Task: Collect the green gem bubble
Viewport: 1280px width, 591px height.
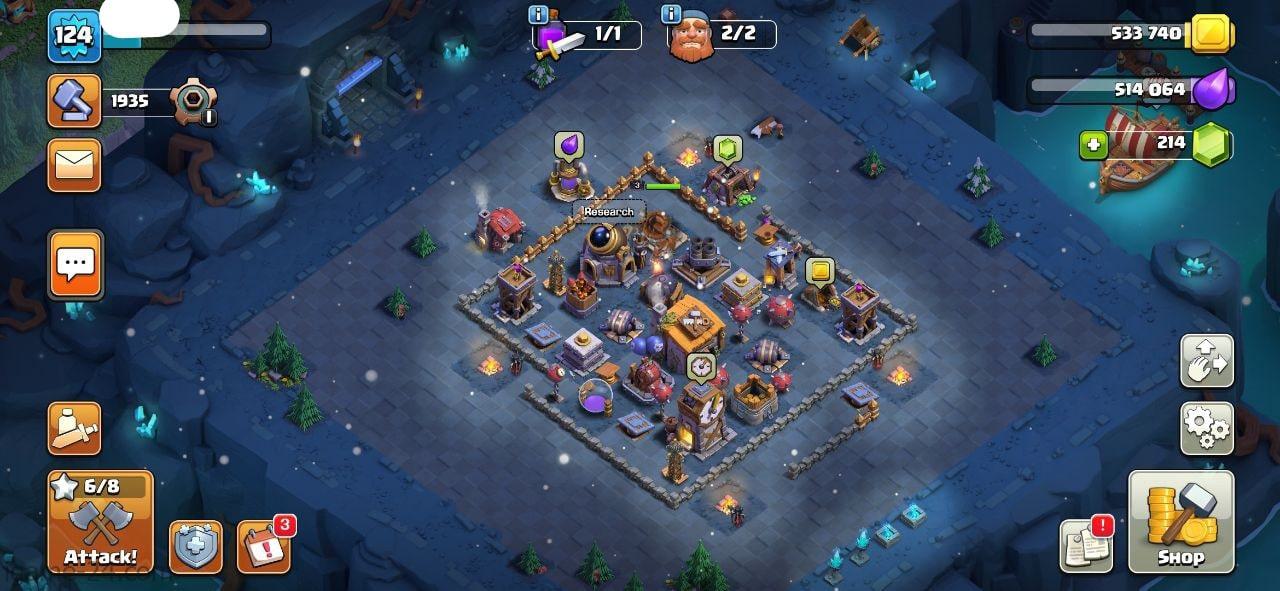Action: [727, 150]
